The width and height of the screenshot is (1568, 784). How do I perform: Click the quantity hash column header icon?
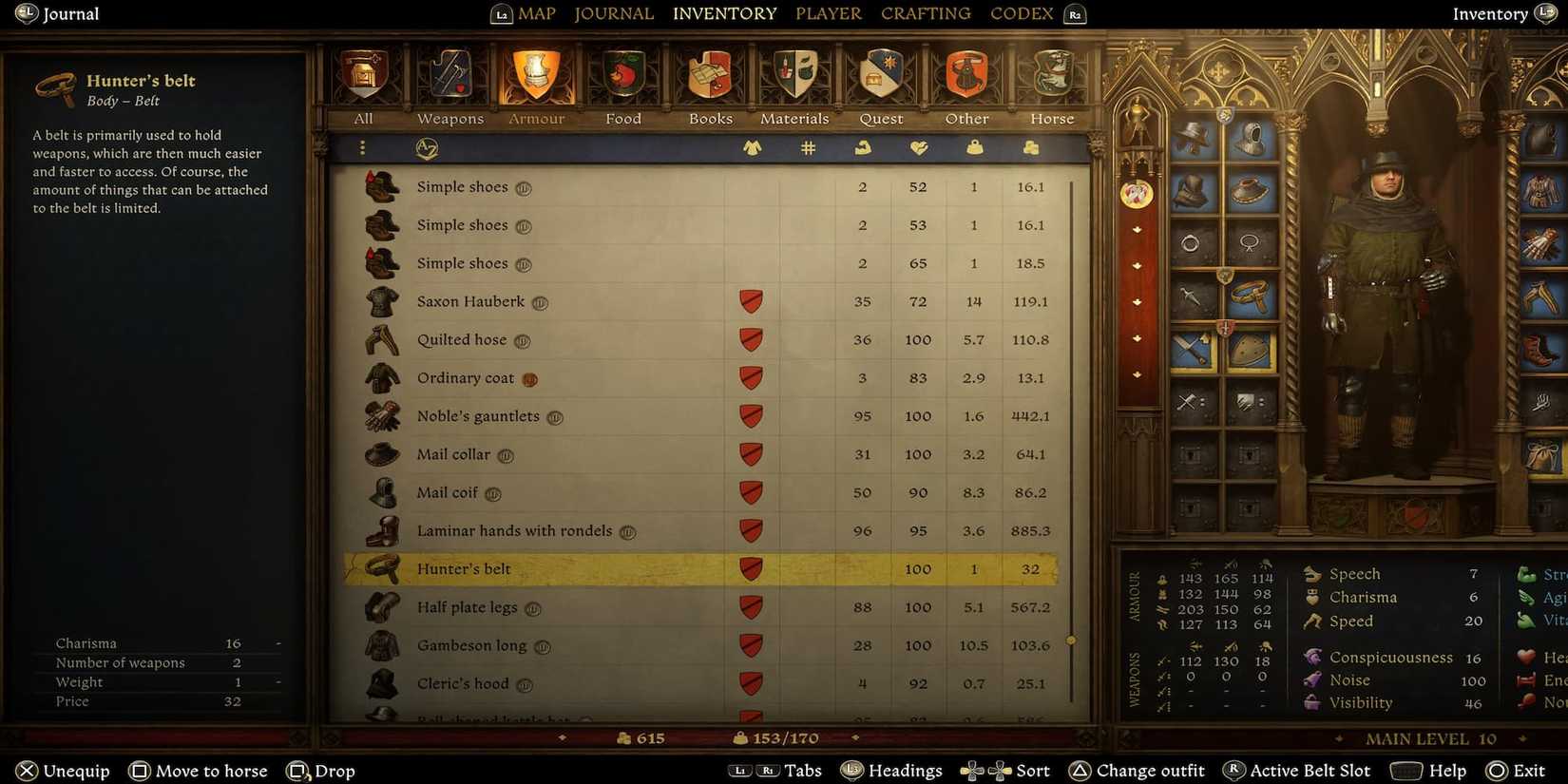(808, 148)
